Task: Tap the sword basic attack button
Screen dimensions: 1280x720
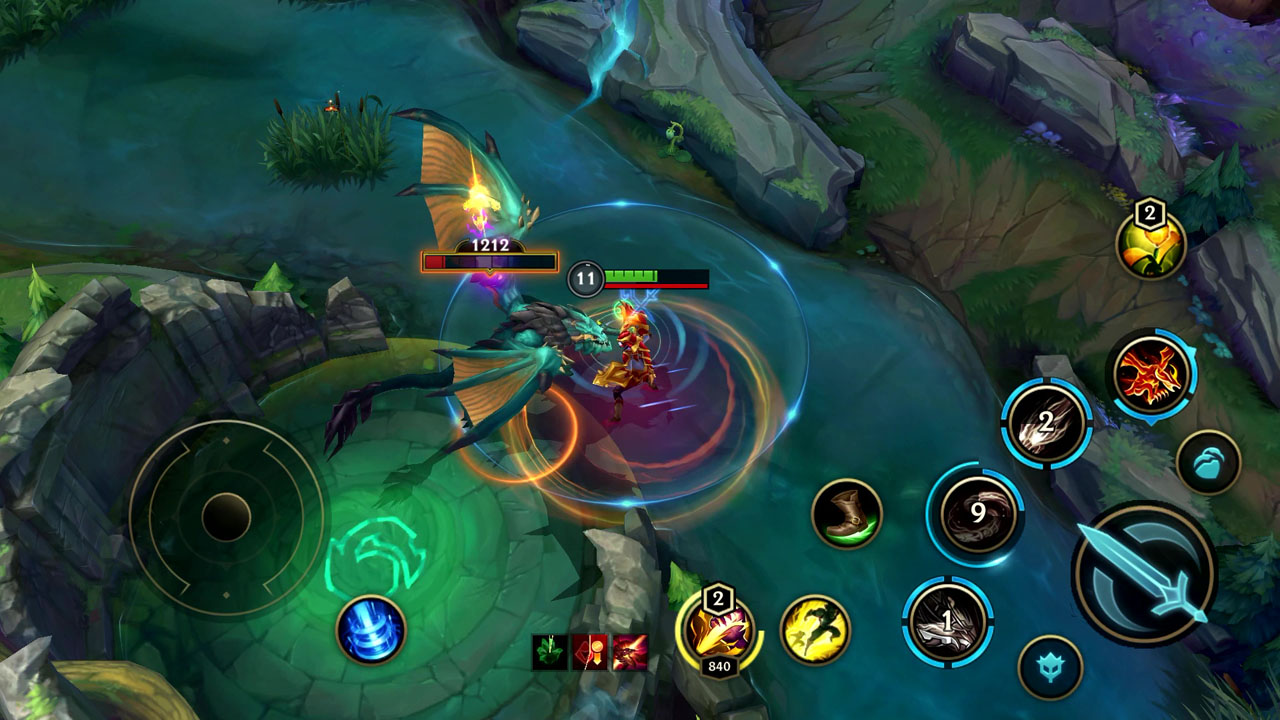Action: [x=1143, y=574]
